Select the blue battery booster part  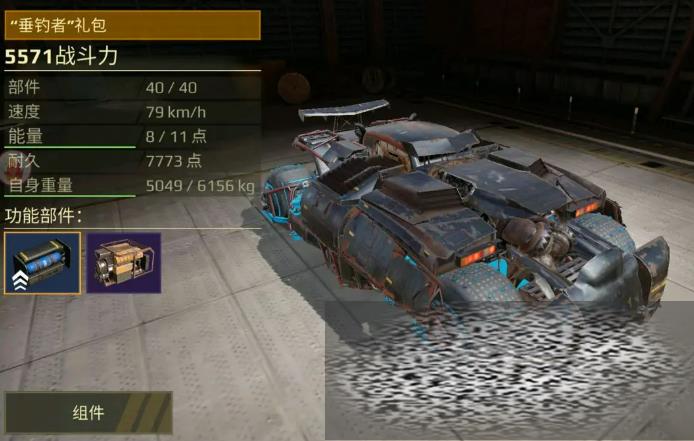[x=42, y=263]
